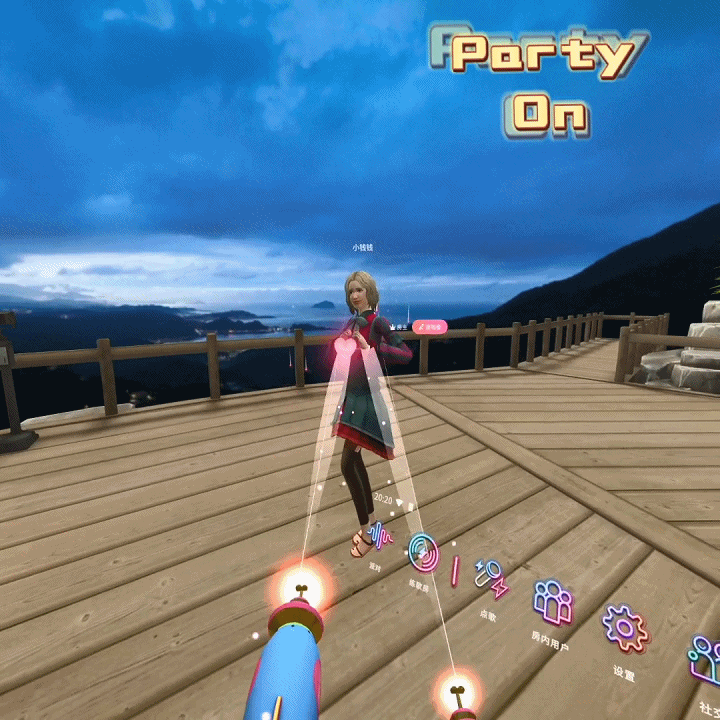Show the 房内用户 room users list
Screen dimensions: 720x720
(x=552, y=603)
